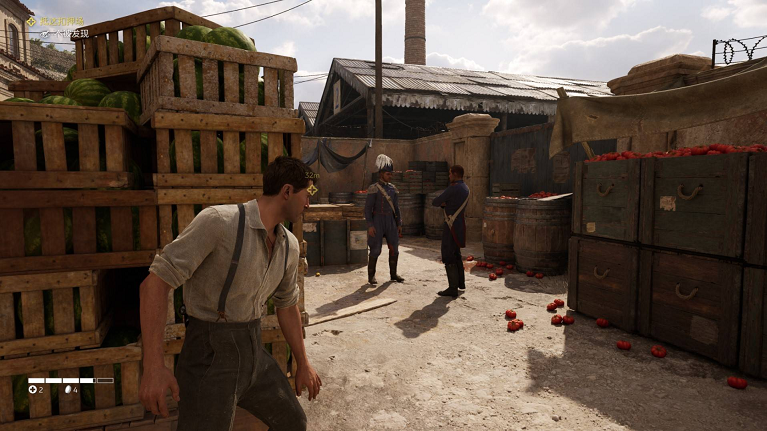This screenshot has height=431, width=767.
Task: Click the bandage healing item icon
Action: tap(33, 388)
